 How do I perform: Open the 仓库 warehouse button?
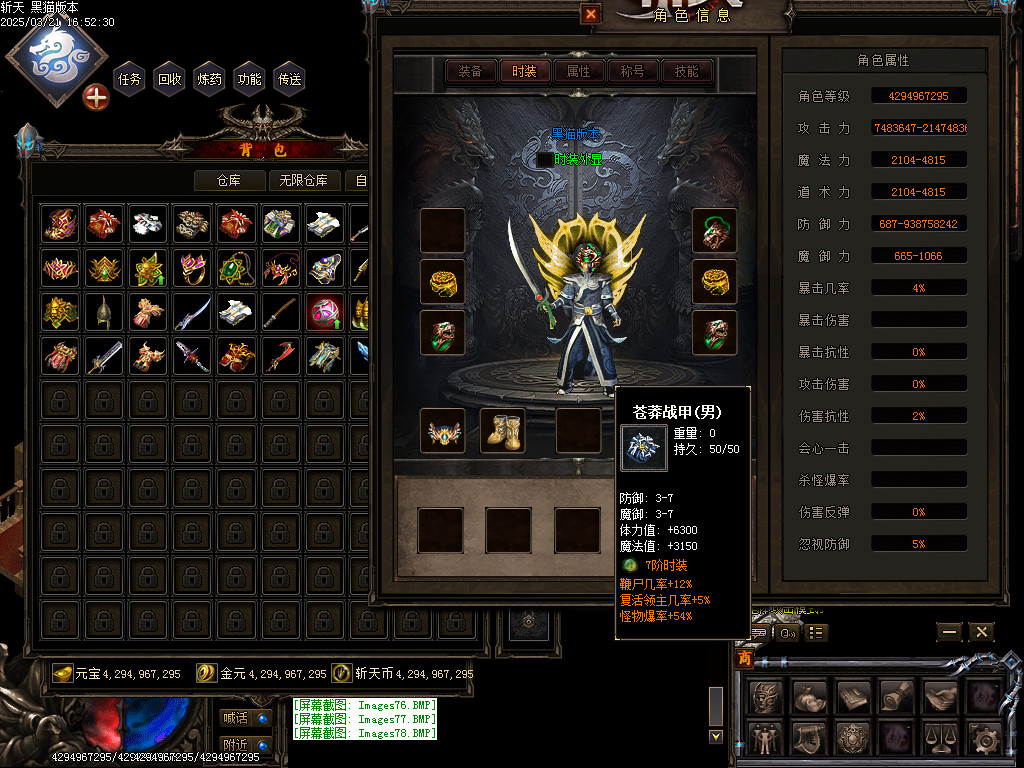pyautogui.click(x=230, y=181)
